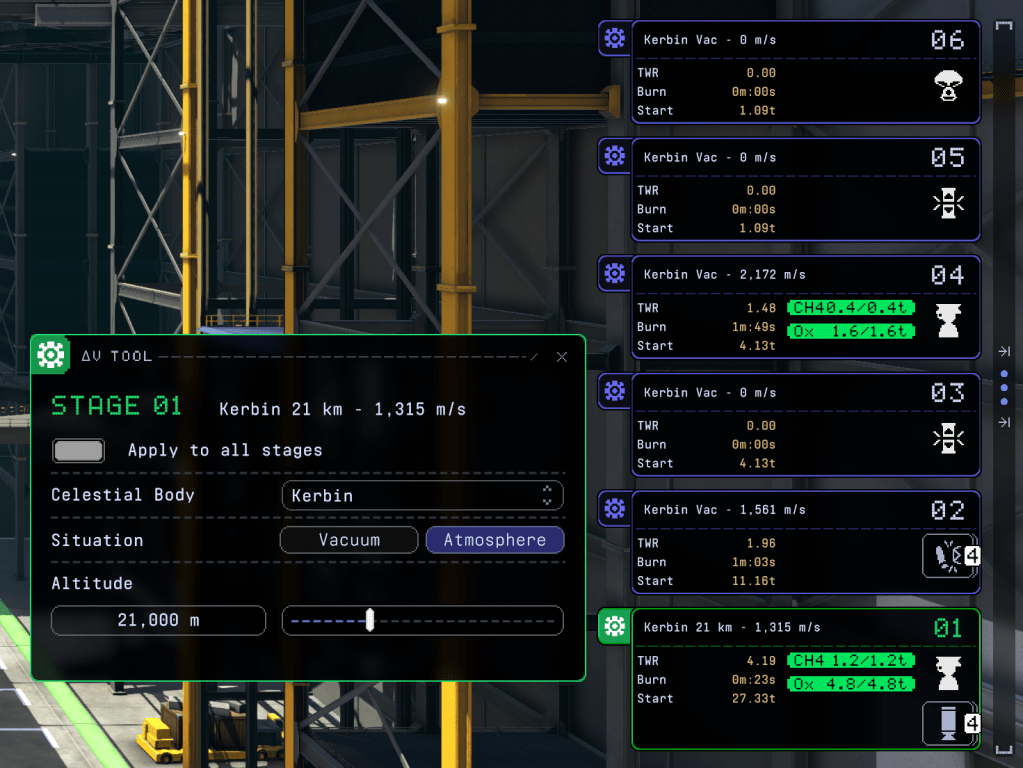The image size is (1023, 768).
Task: Open ΔV settings gear for stage 04
Action: [614, 273]
